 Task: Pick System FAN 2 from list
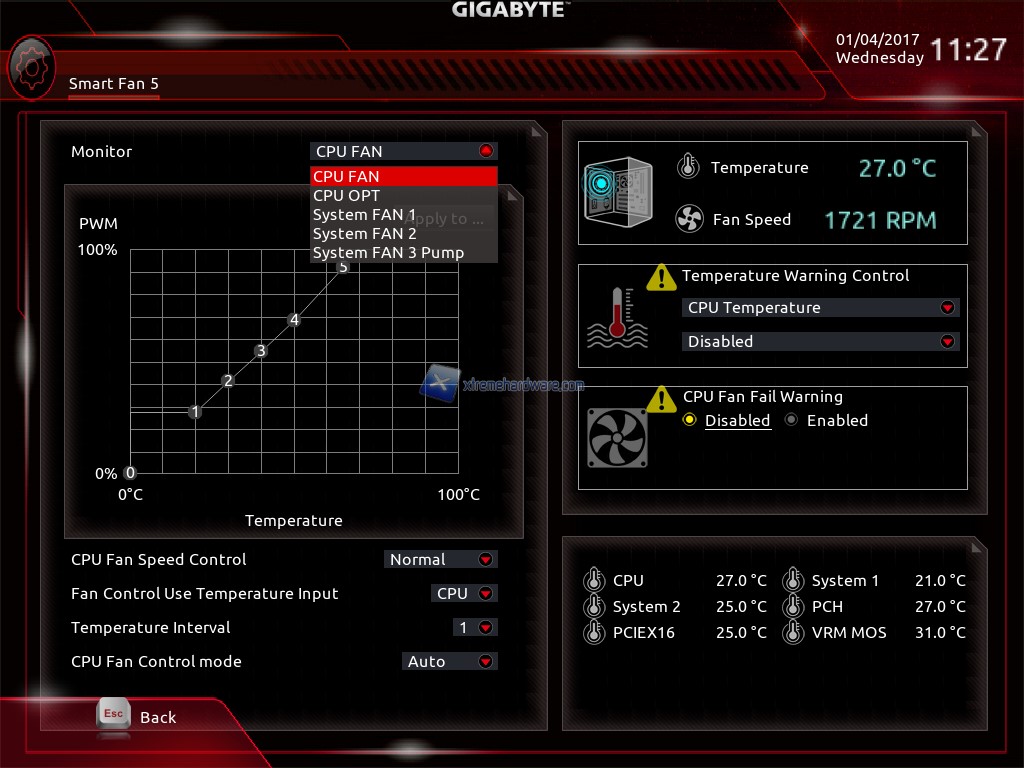[x=404, y=234]
